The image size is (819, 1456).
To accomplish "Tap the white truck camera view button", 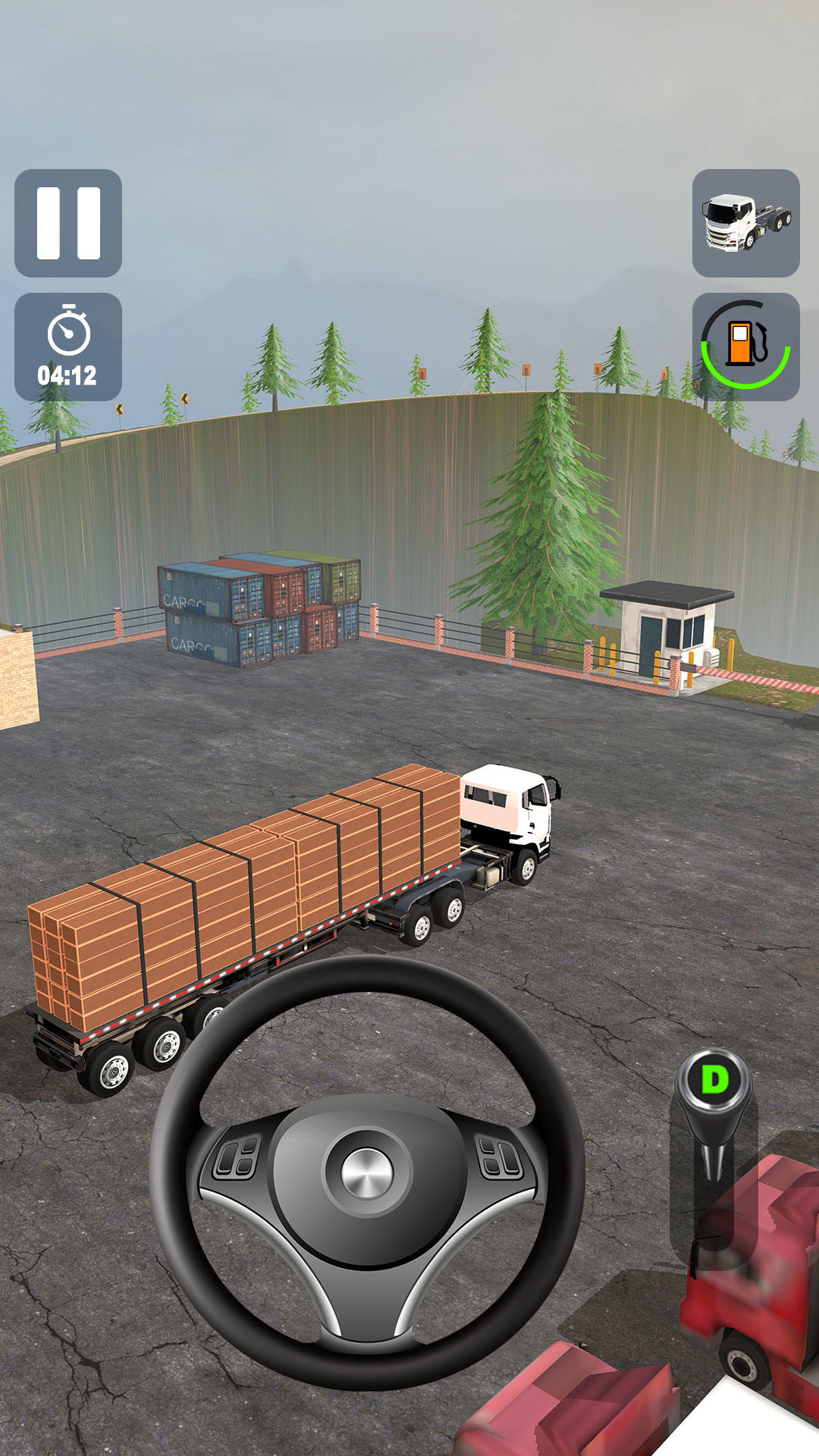I will (x=745, y=223).
